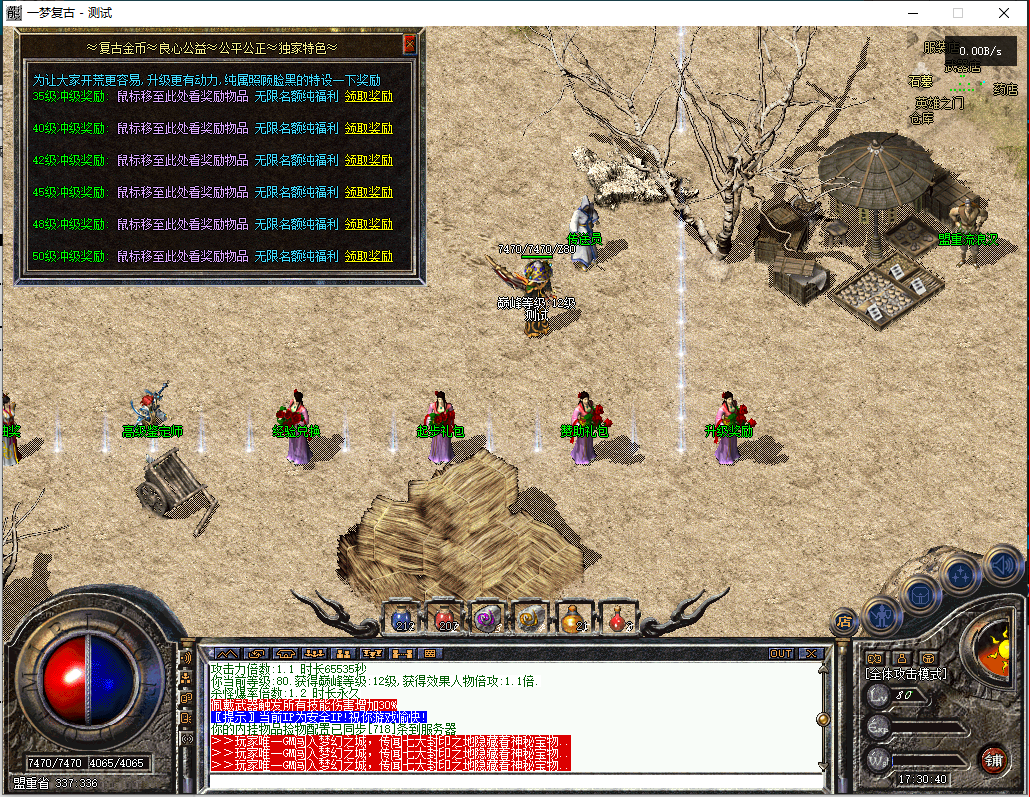Screen dimensions: 1030x797
Task: Close the level reward dialog
Action: pyautogui.click(x=409, y=45)
